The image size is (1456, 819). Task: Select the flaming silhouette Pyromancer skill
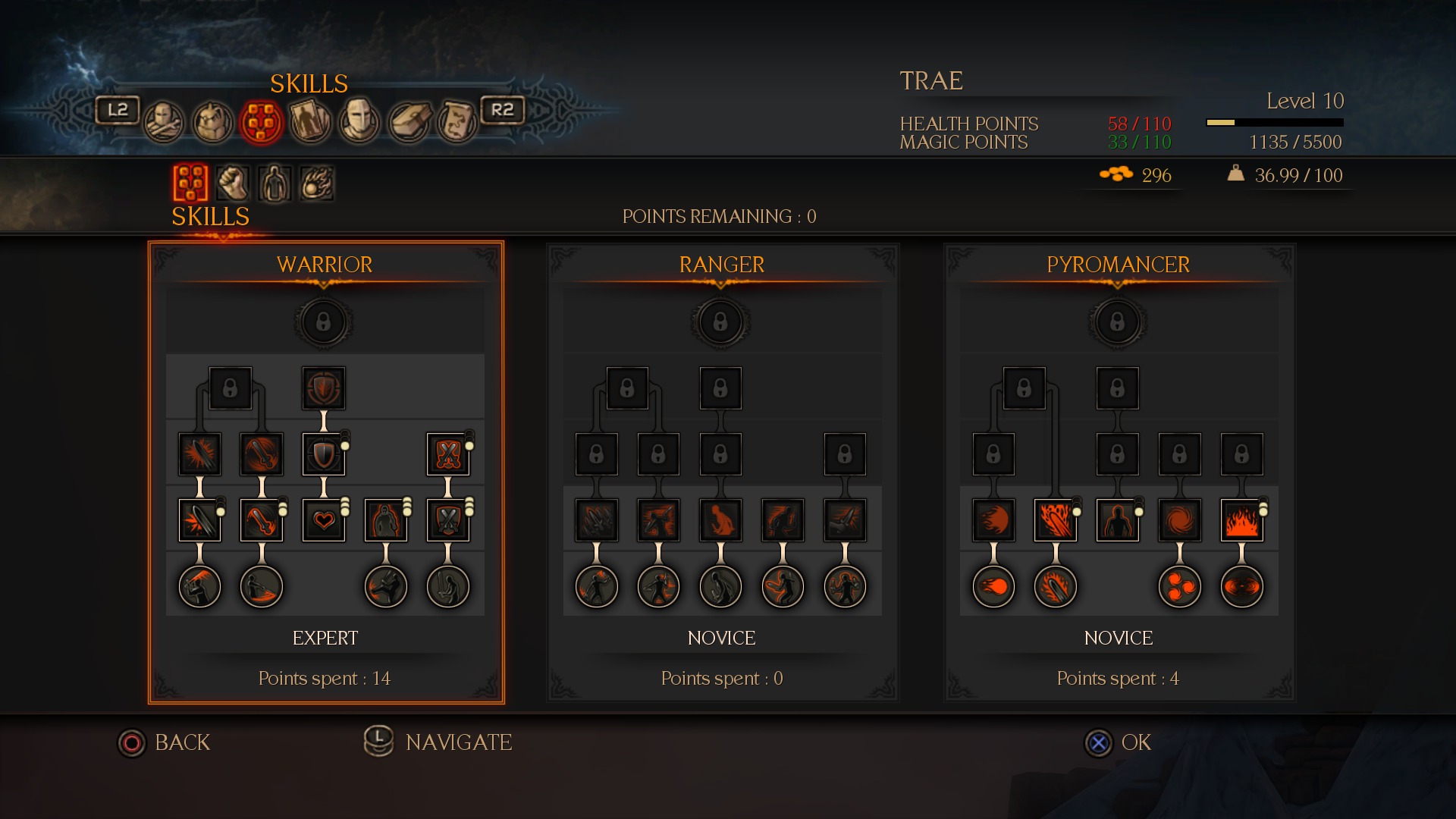1118,520
